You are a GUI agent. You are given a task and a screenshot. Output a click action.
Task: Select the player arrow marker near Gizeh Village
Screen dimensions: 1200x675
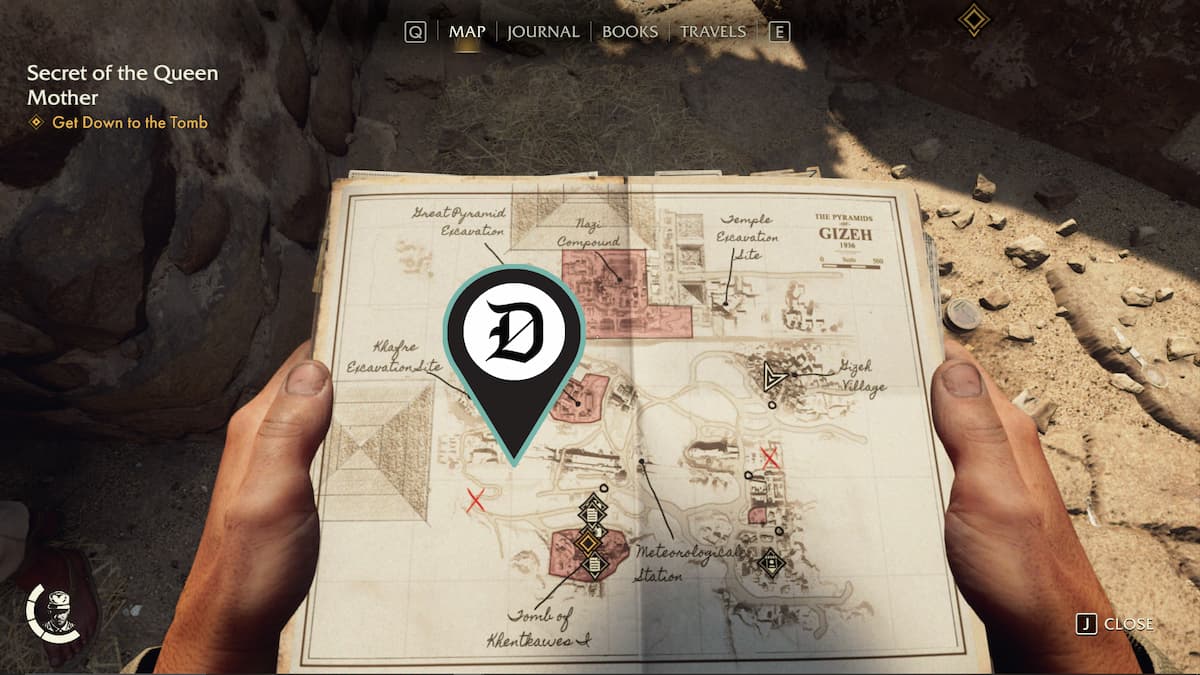tap(772, 377)
